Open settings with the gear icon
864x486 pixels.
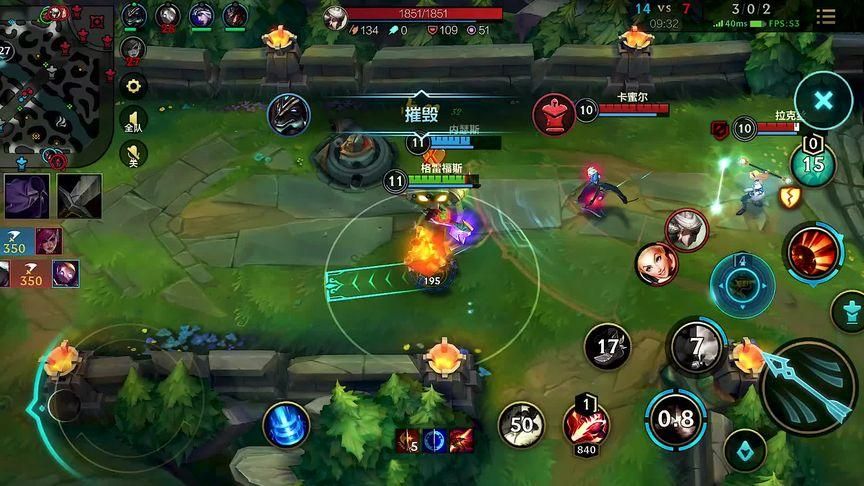[x=132, y=87]
